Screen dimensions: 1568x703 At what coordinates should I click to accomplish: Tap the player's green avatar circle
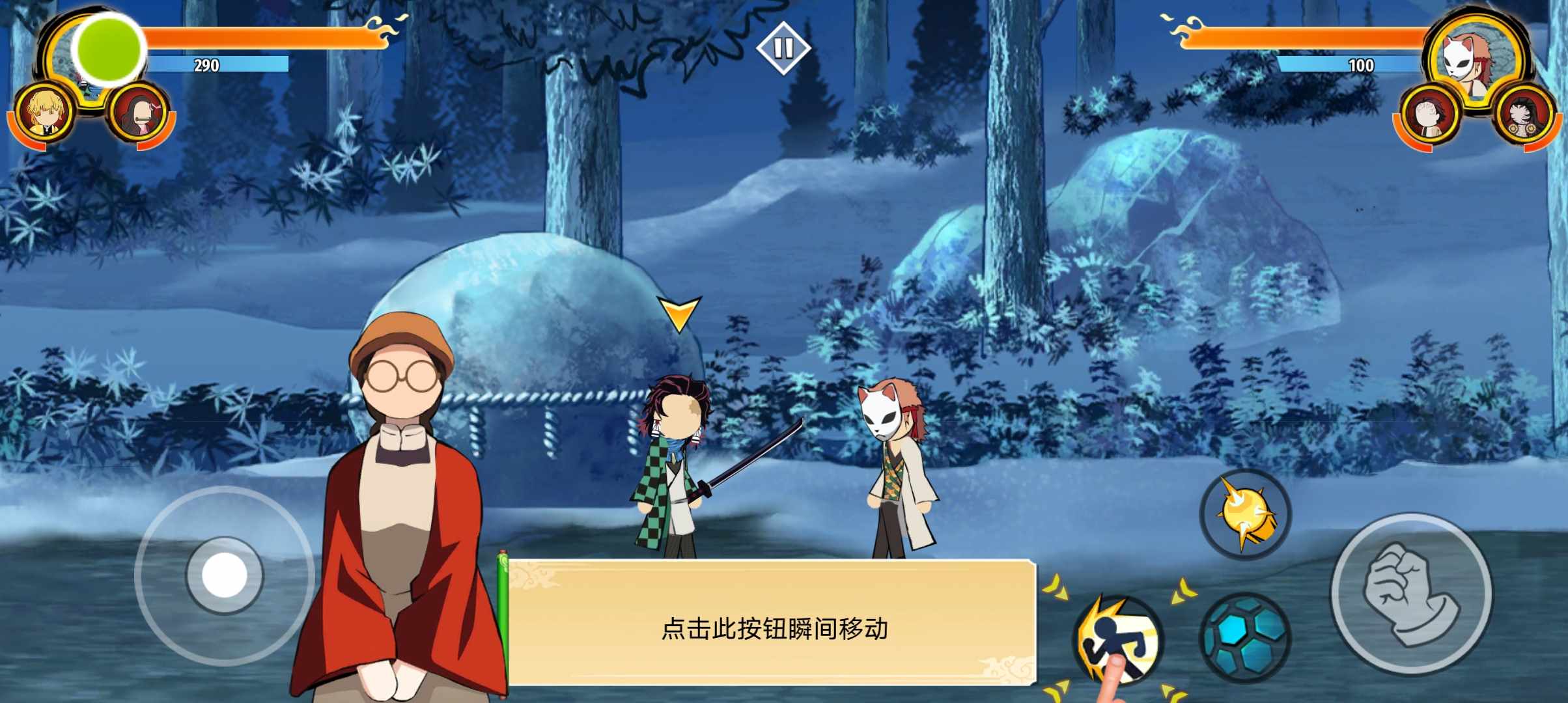pyautogui.click(x=107, y=51)
